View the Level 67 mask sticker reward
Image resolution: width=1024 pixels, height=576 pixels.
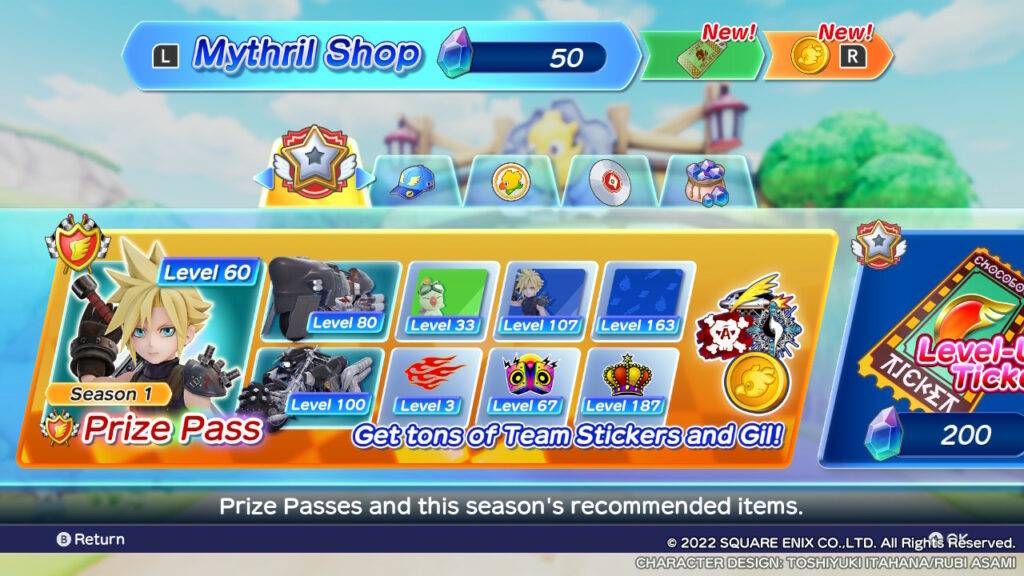coord(525,382)
